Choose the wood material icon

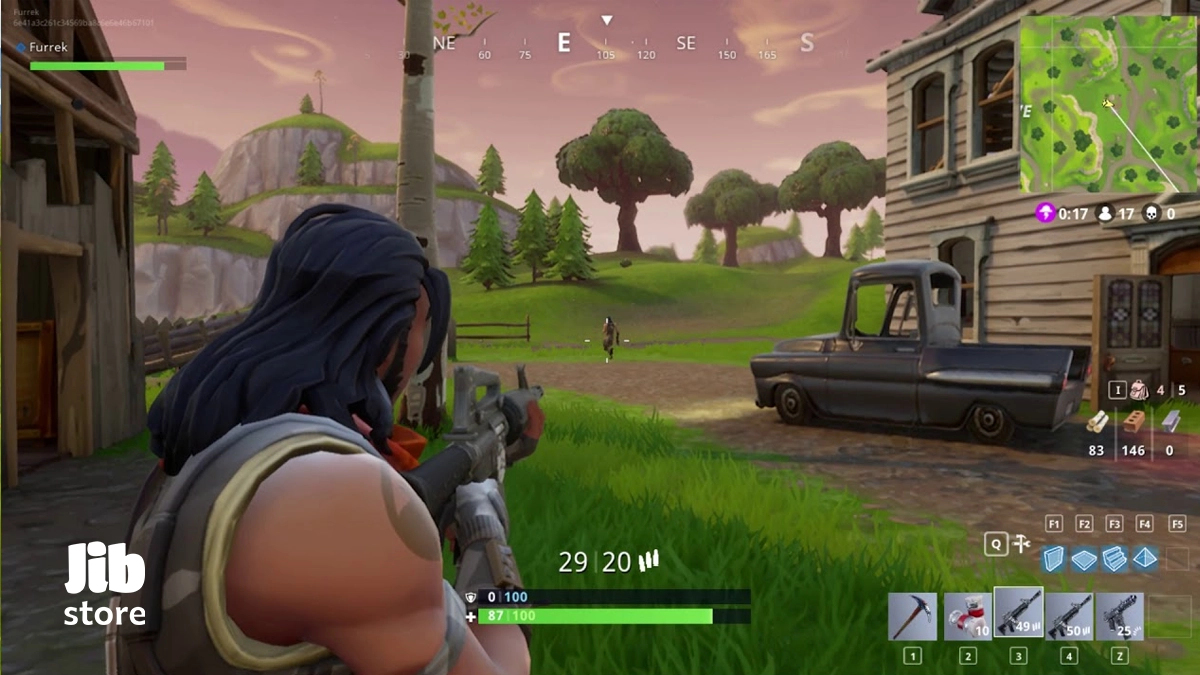[x=1097, y=422]
